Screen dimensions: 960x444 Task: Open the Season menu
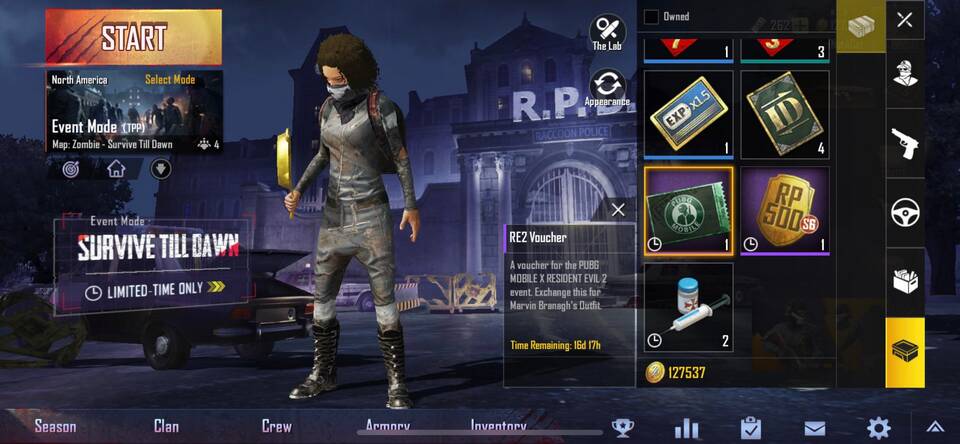pyautogui.click(x=55, y=426)
